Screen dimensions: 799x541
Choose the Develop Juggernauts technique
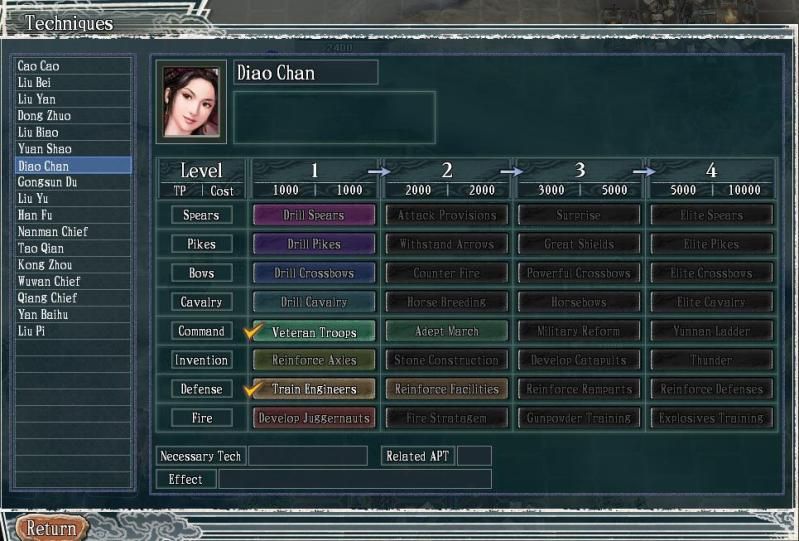[314, 418]
